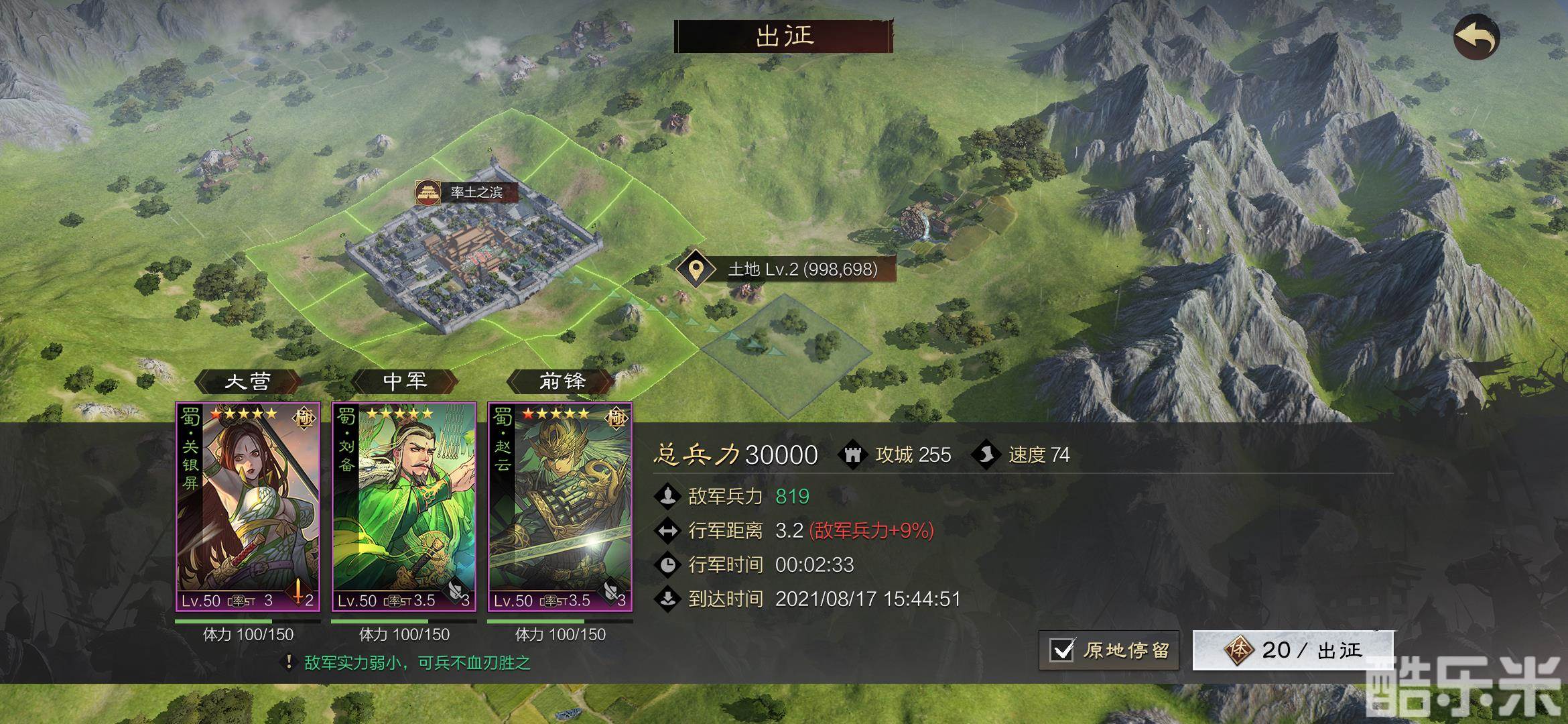Click the 土地 Lv.2 location marker
1568x724 pixels.
pos(697,269)
